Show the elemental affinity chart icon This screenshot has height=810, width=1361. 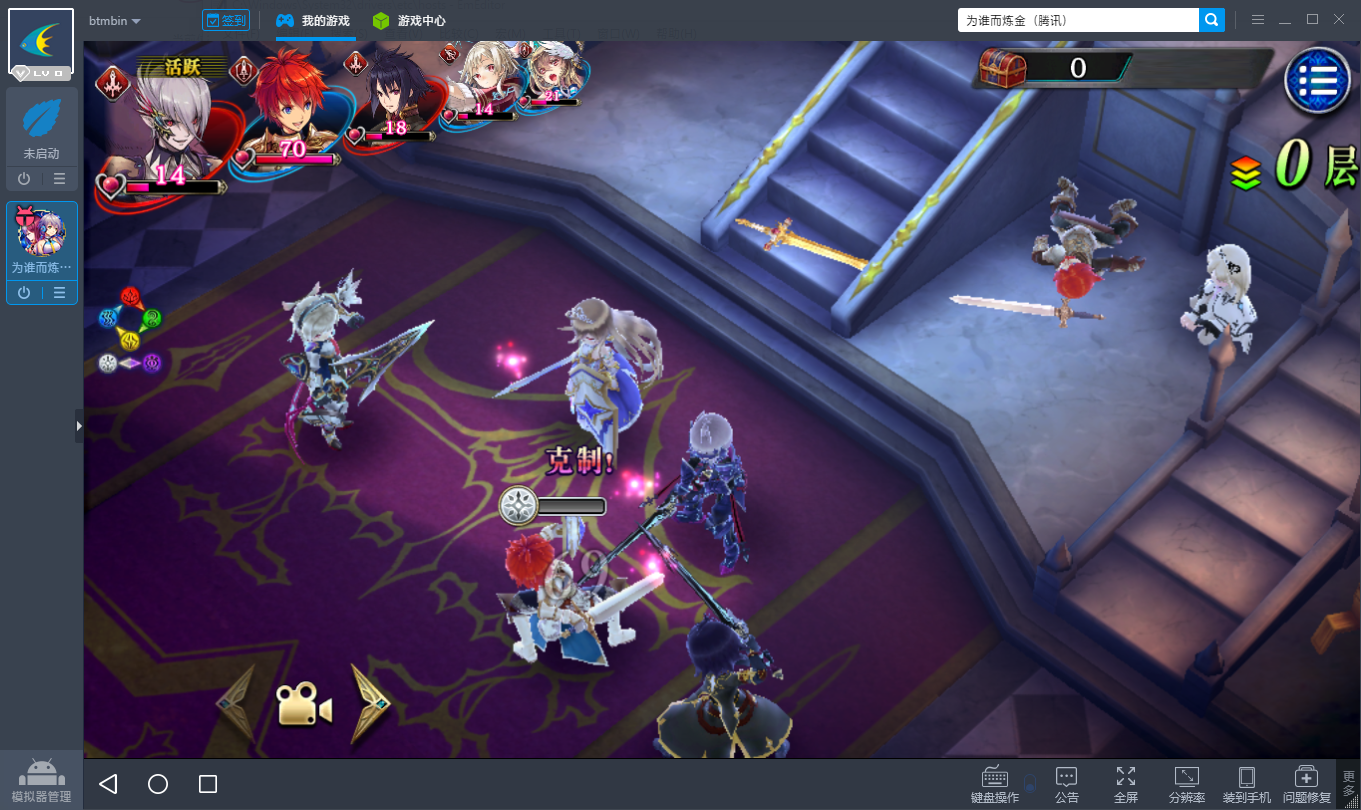click(130, 331)
